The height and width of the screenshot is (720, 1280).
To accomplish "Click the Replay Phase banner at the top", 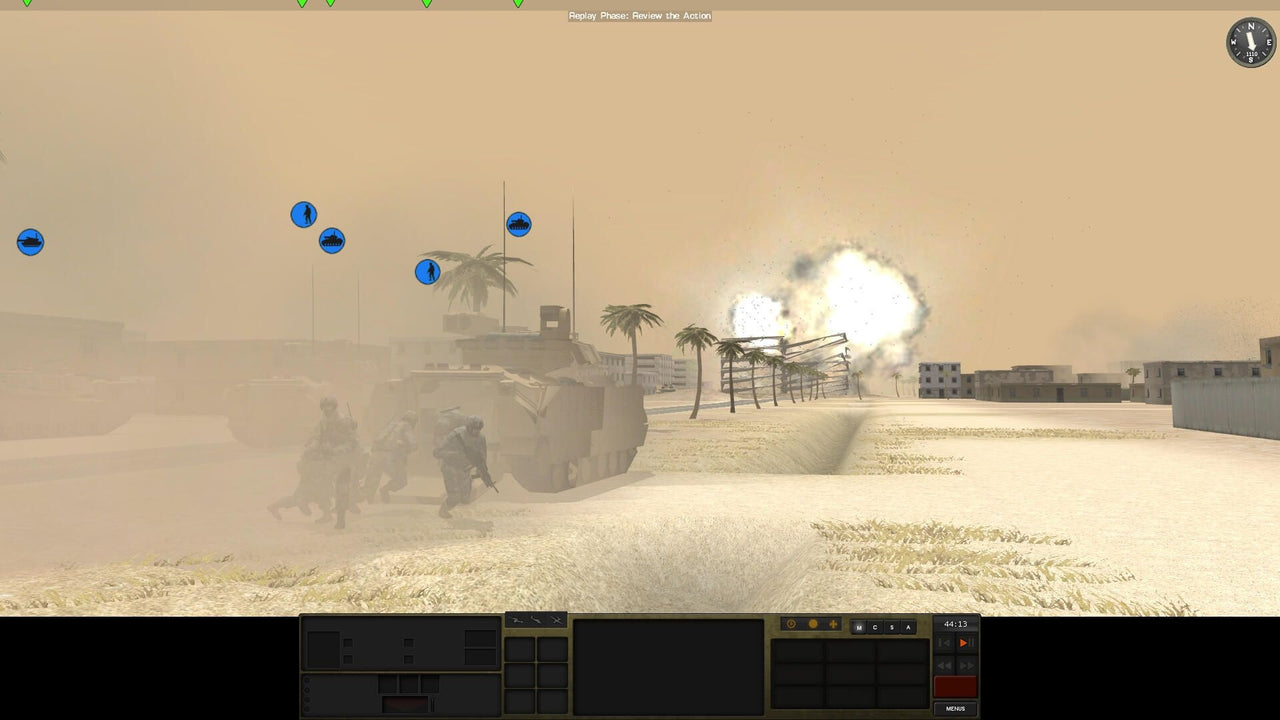I will pos(640,15).
